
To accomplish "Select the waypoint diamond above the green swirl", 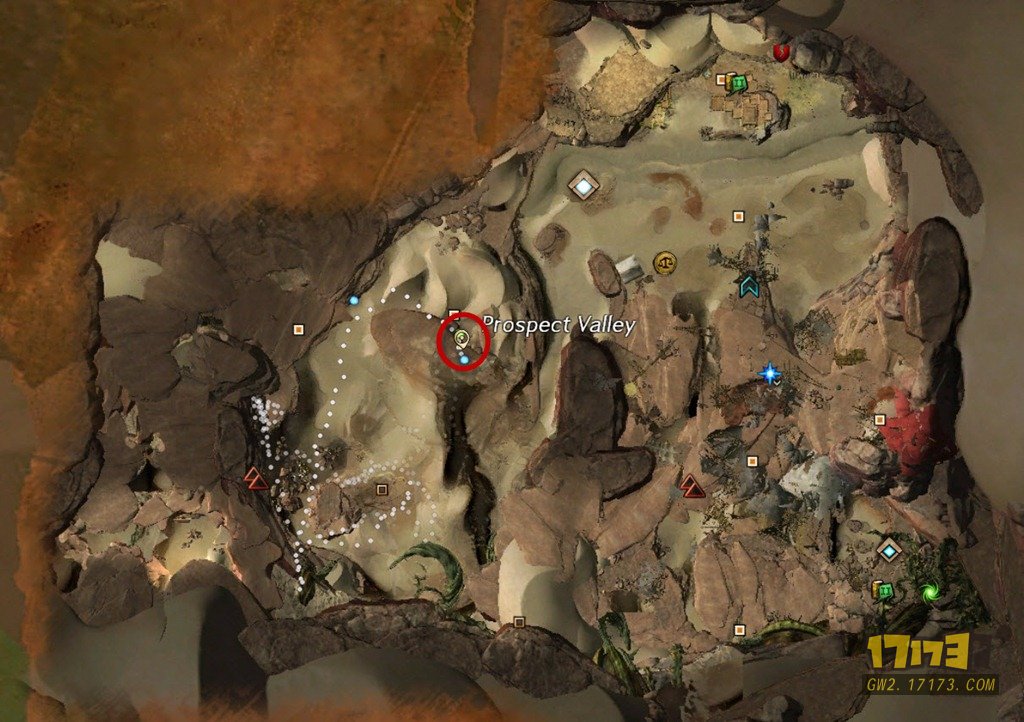I will [888, 549].
